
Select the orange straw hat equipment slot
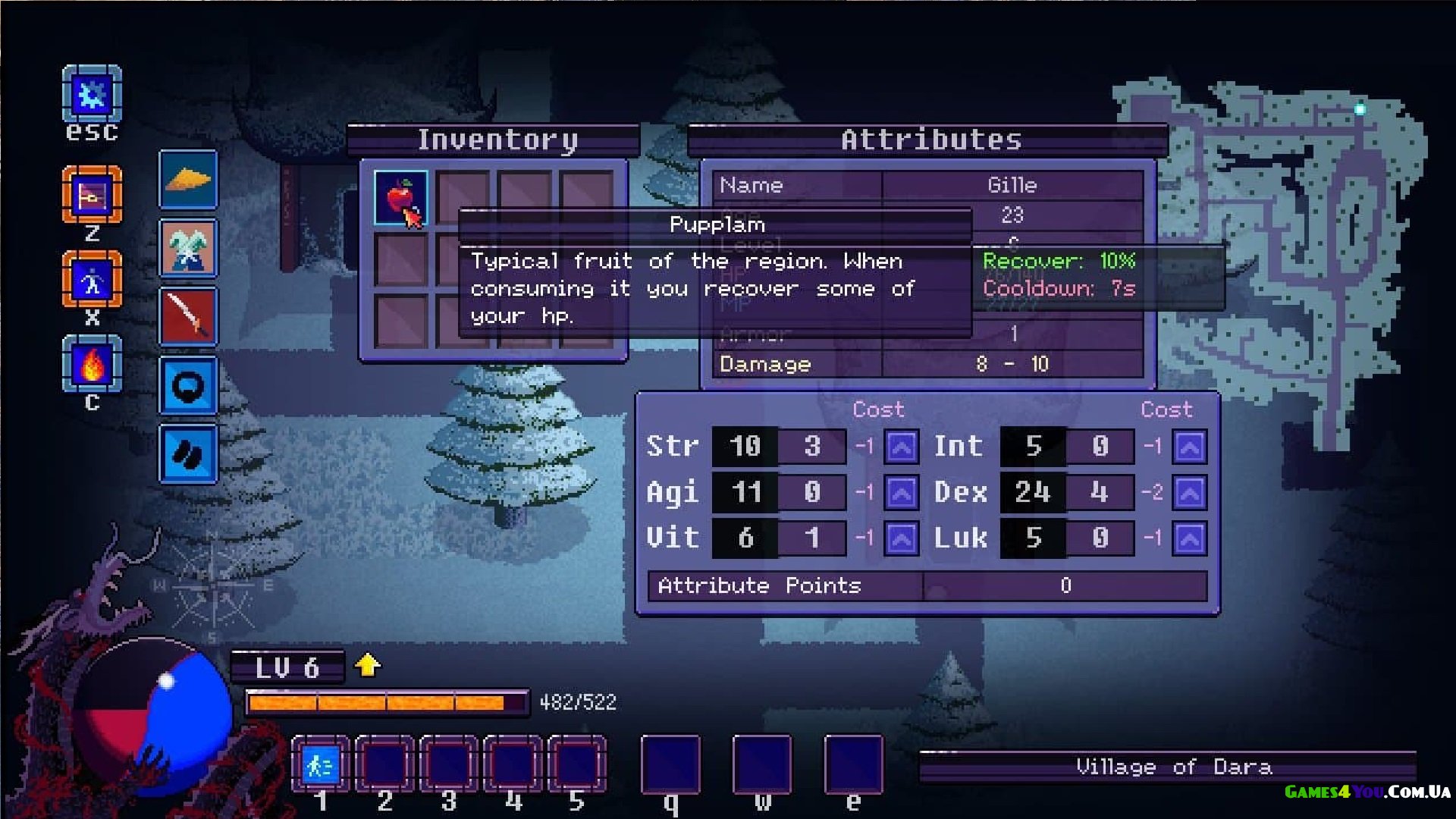(188, 180)
